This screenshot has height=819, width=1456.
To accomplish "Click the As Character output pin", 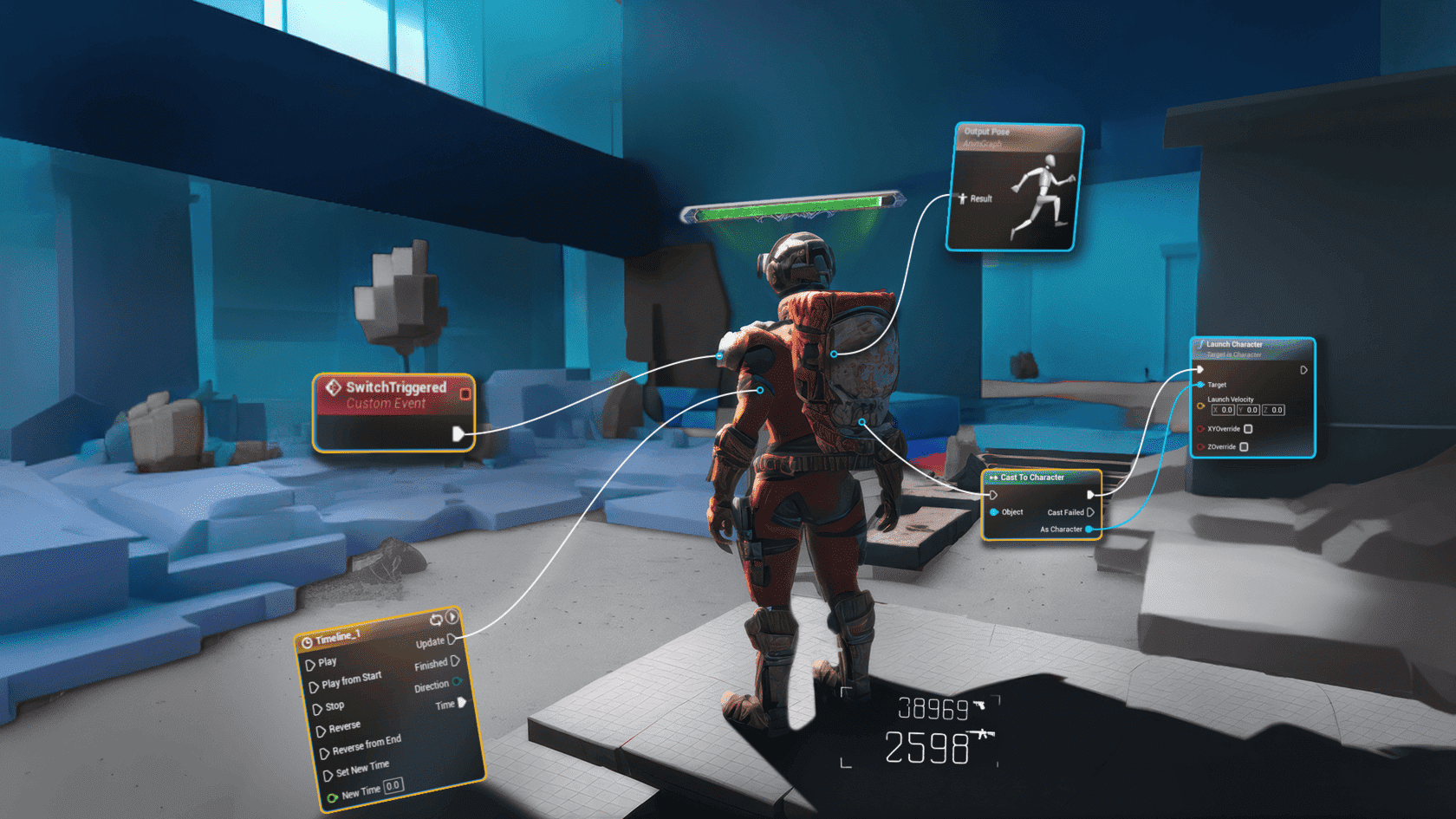I will point(1089,529).
